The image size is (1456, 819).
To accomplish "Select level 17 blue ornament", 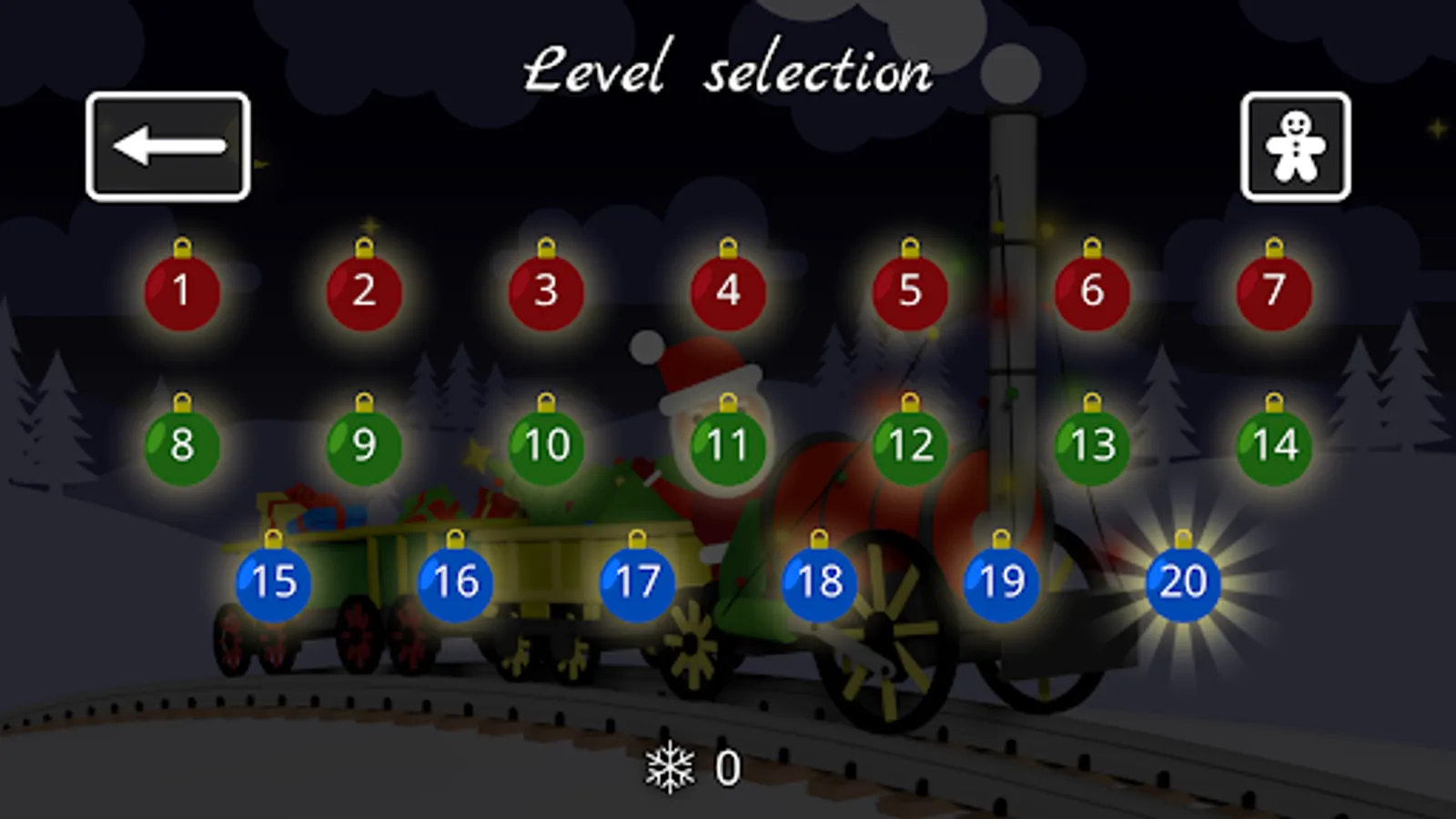I will coord(636,582).
